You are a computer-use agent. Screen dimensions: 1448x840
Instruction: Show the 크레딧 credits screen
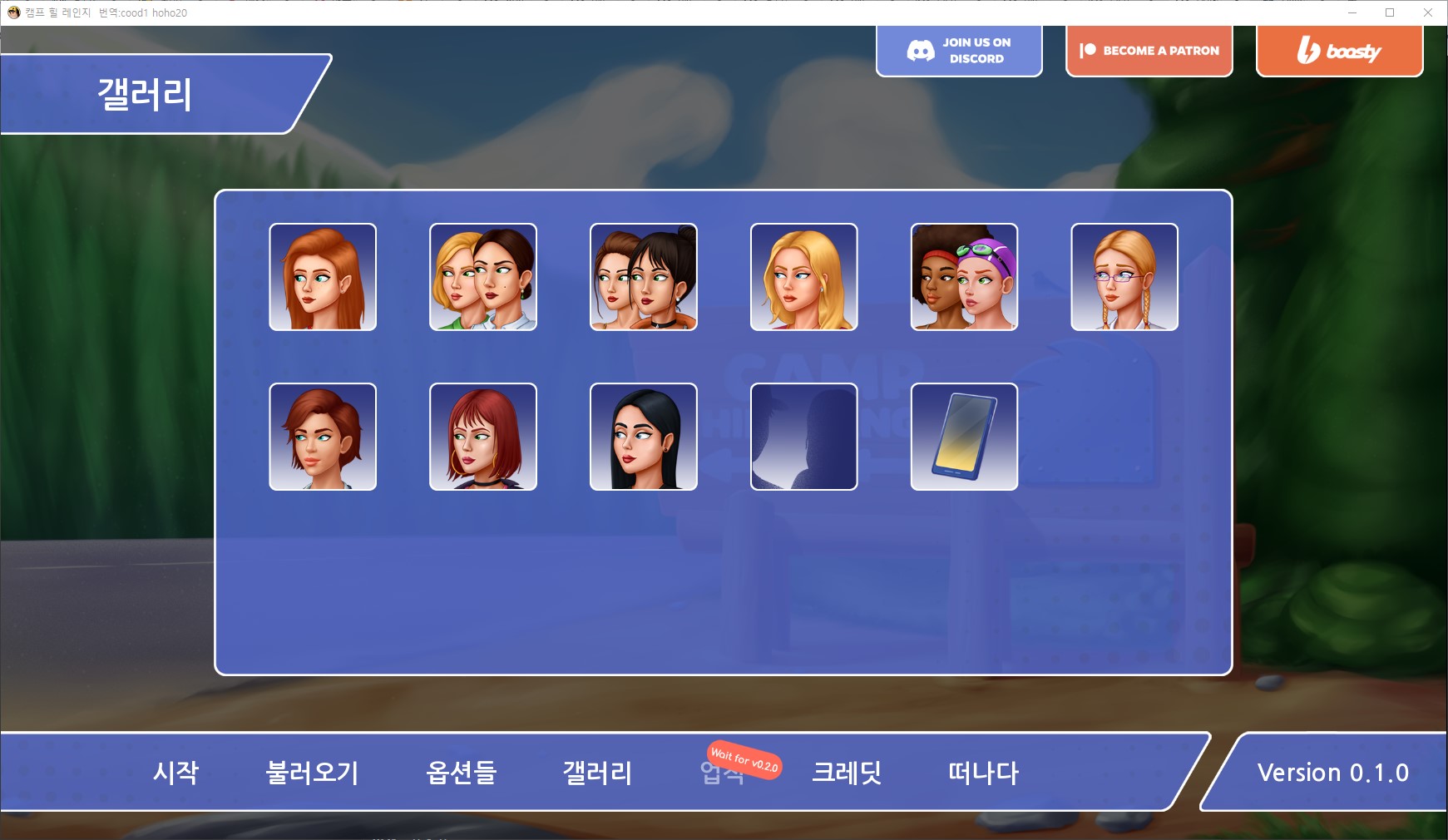coord(847,773)
